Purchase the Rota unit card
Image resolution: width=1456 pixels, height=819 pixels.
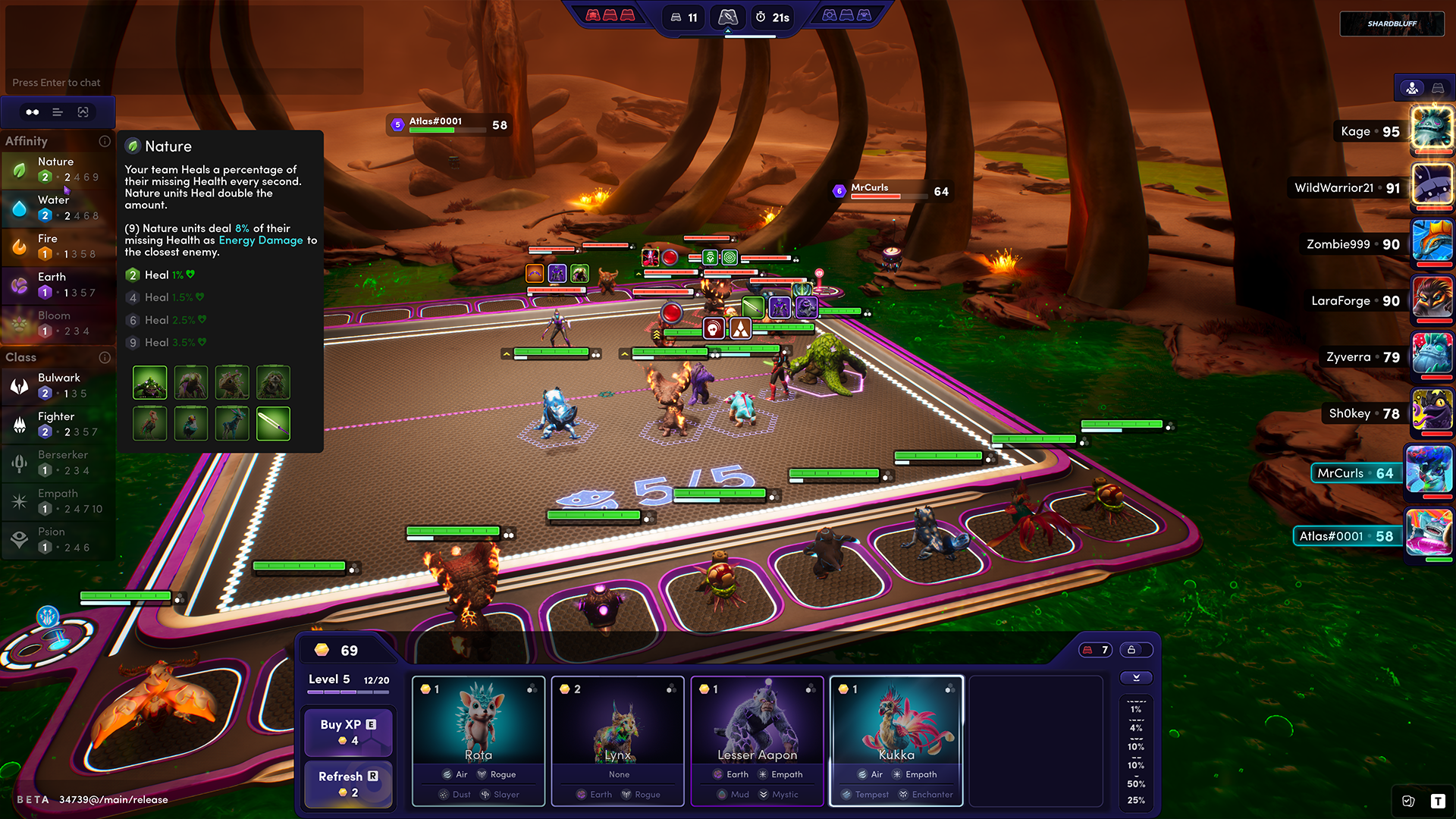click(x=479, y=740)
